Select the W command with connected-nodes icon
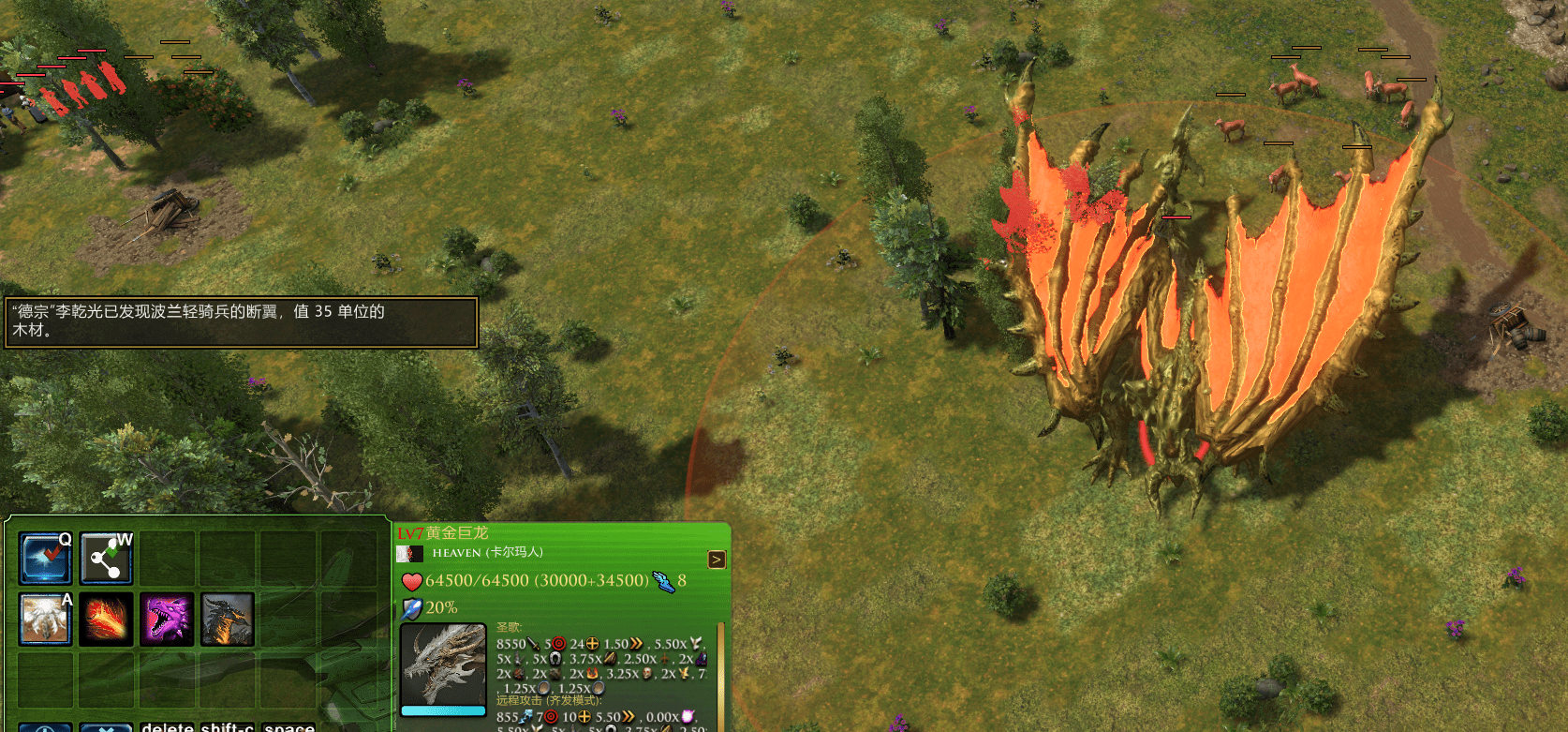The width and height of the screenshot is (1568, 732). pyautogui.click(x=106, y=558)
